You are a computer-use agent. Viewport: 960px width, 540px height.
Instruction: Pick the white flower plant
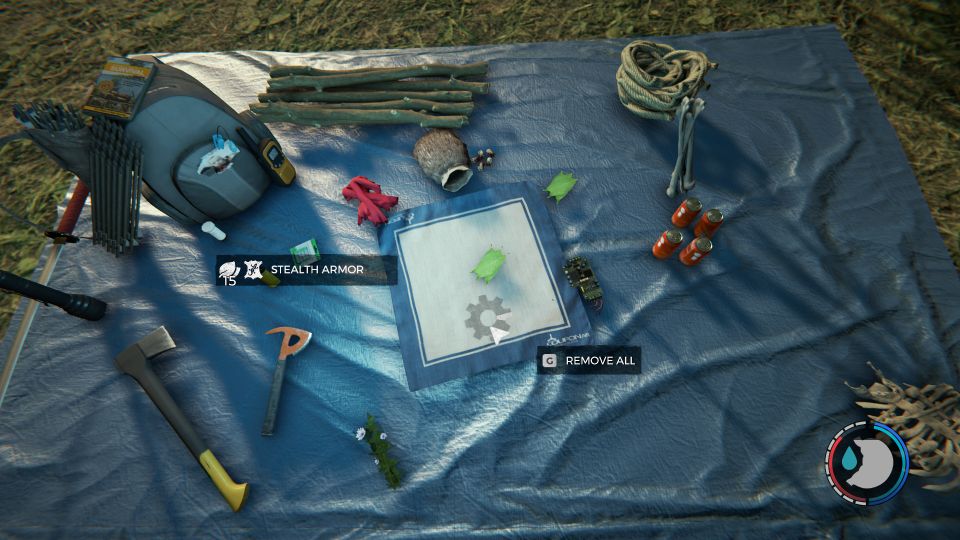tap(381, 449)
